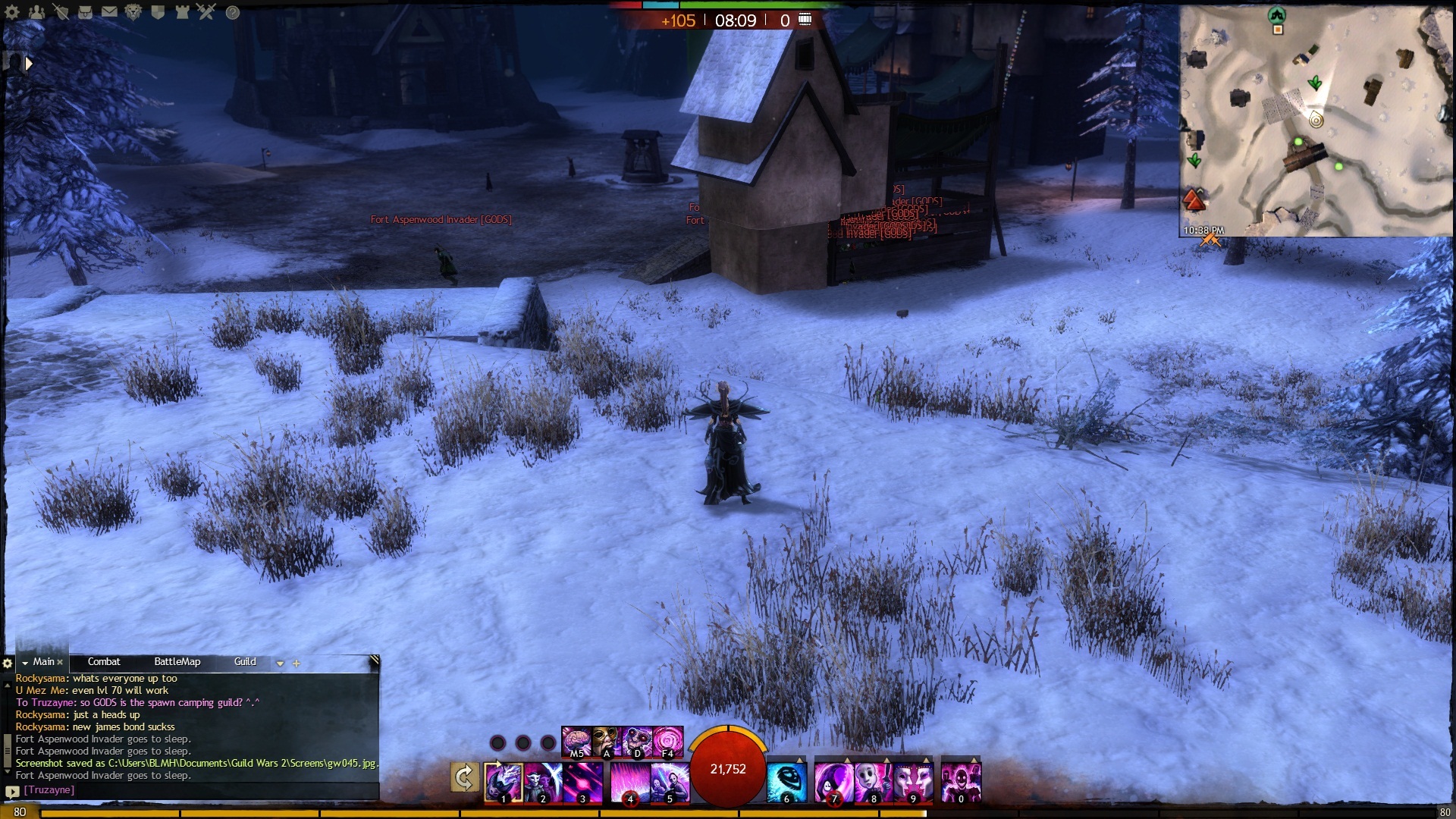Activate the brain shatter skill M5
1456x819 pixels.
click(576, 742)
